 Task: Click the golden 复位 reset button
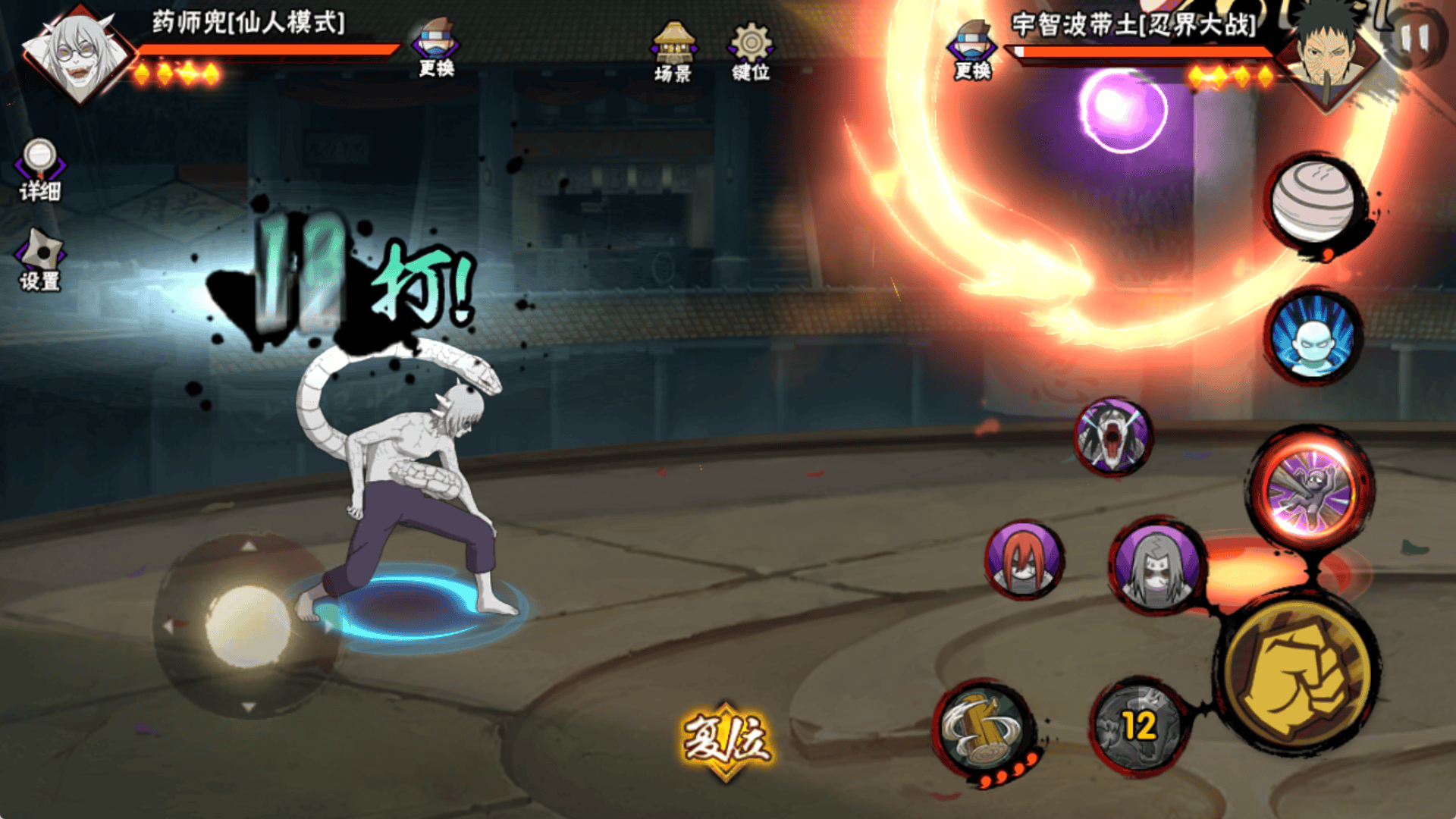[726, 739]
